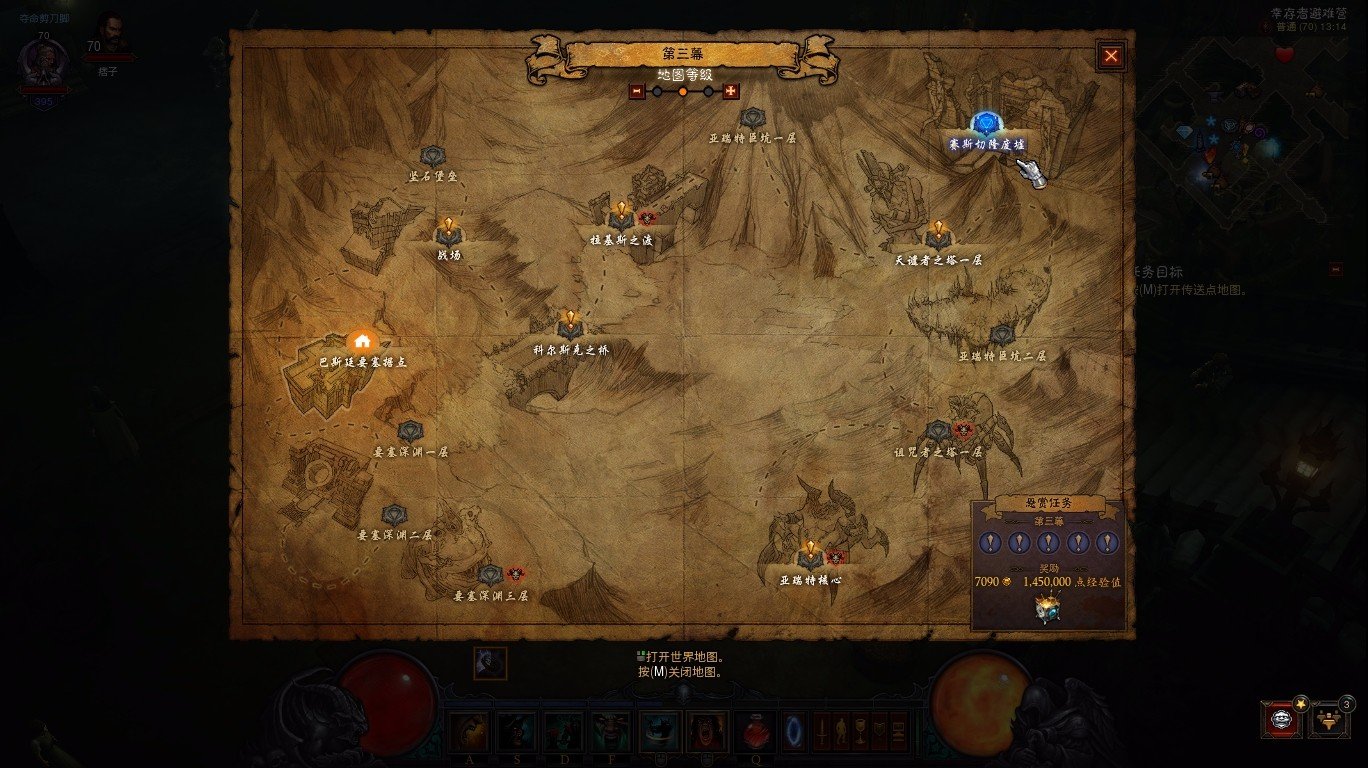
Task: Choose the 战场 waypoint marker
Action: [x=448, y=234]
